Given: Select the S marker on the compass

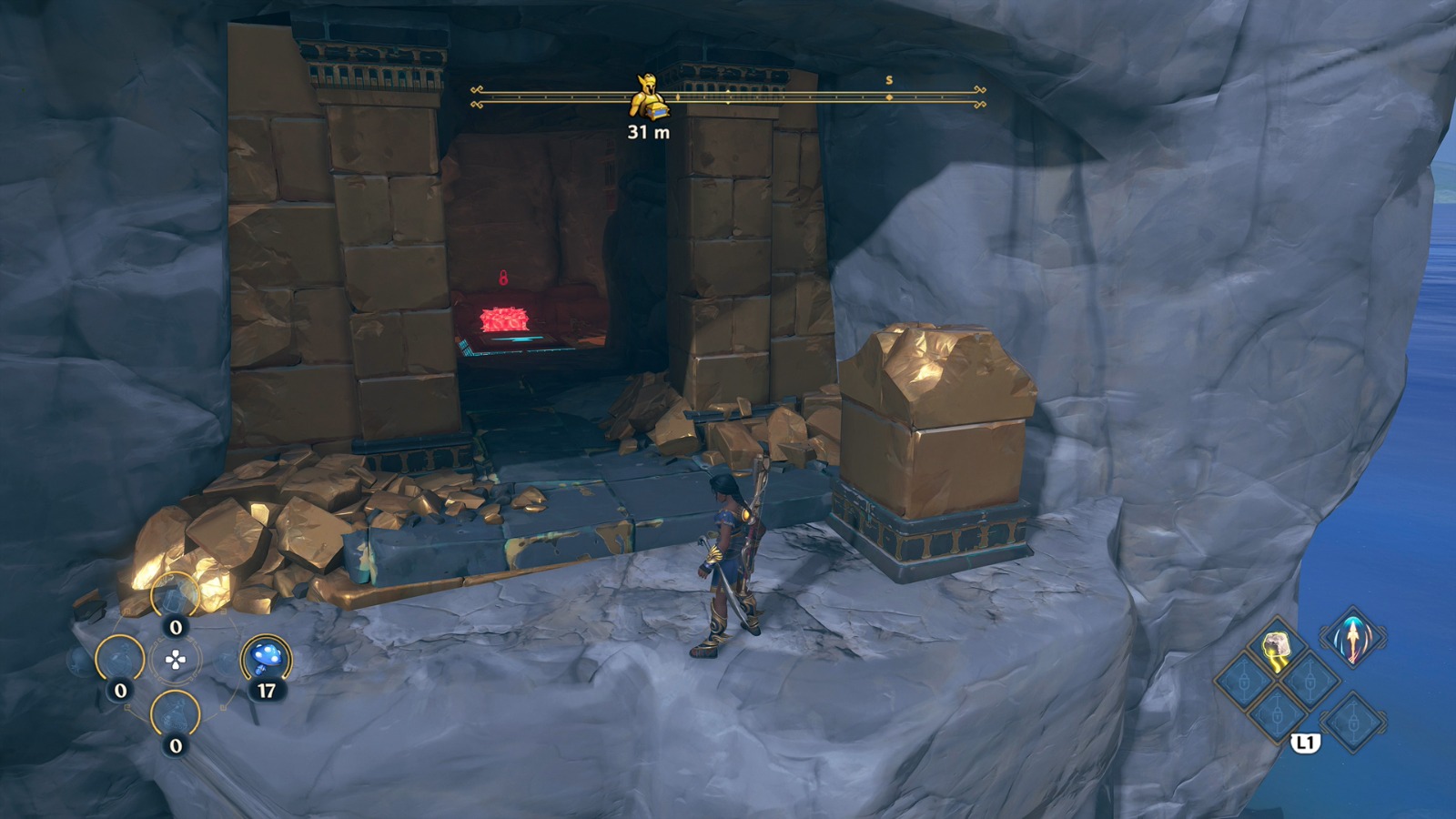Looking at the screenshot, I should (887, 80).
